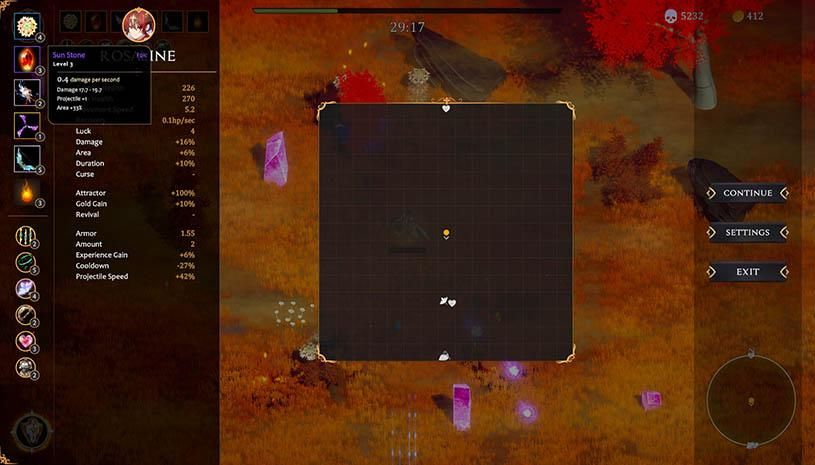Inspect the pink heart passive item

pos(26,341)
